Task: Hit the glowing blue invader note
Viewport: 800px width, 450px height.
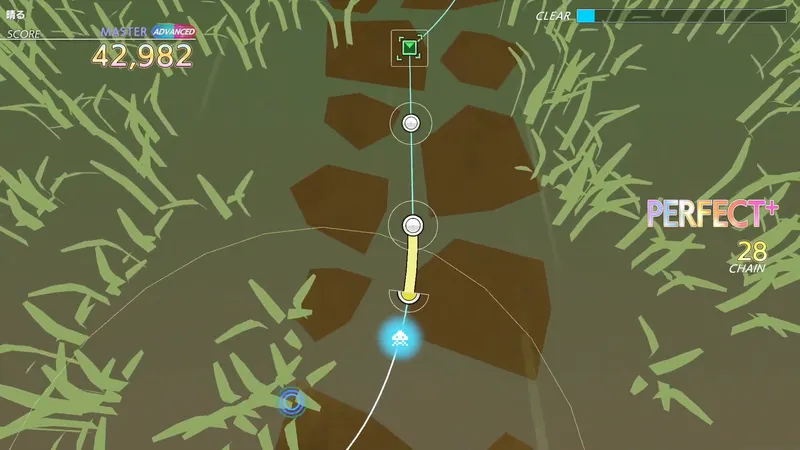Action: (398, 338)
